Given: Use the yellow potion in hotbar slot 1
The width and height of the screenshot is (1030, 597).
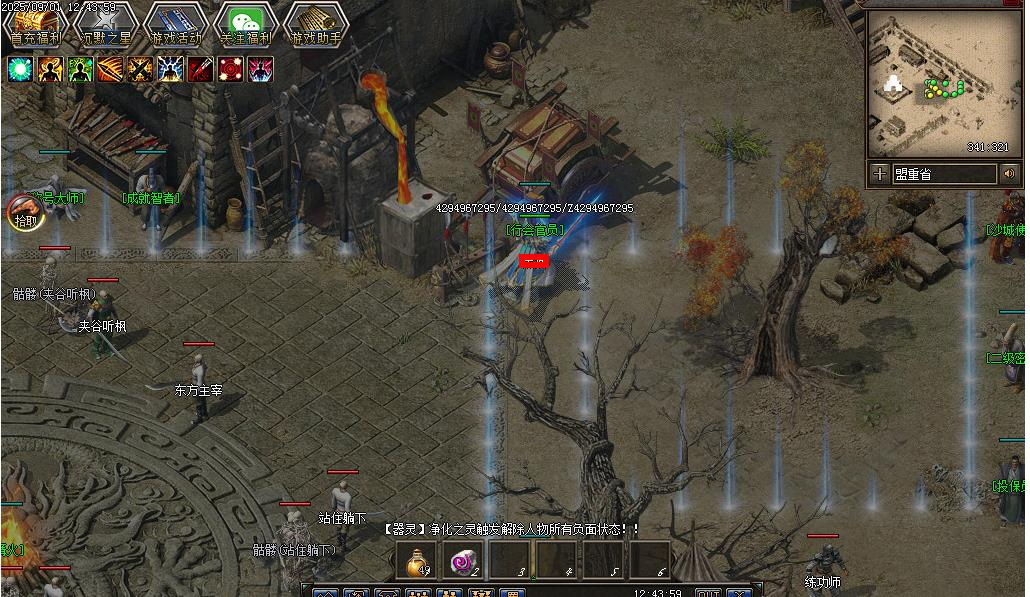Looking at the screenshot, I should click(418, 562).
